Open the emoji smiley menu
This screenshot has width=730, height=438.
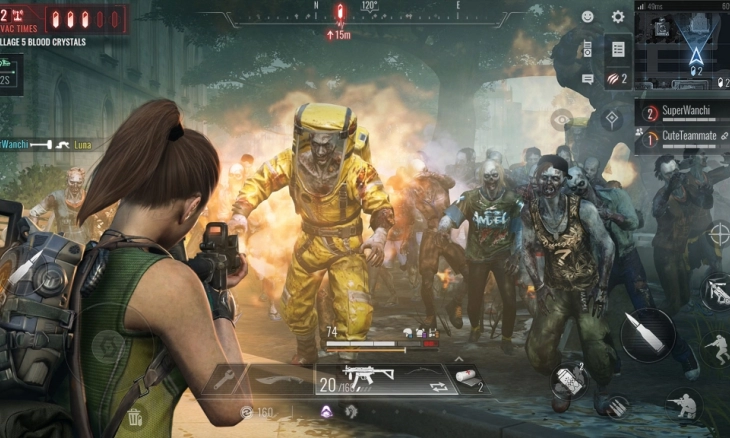click(x=587, y=17)
